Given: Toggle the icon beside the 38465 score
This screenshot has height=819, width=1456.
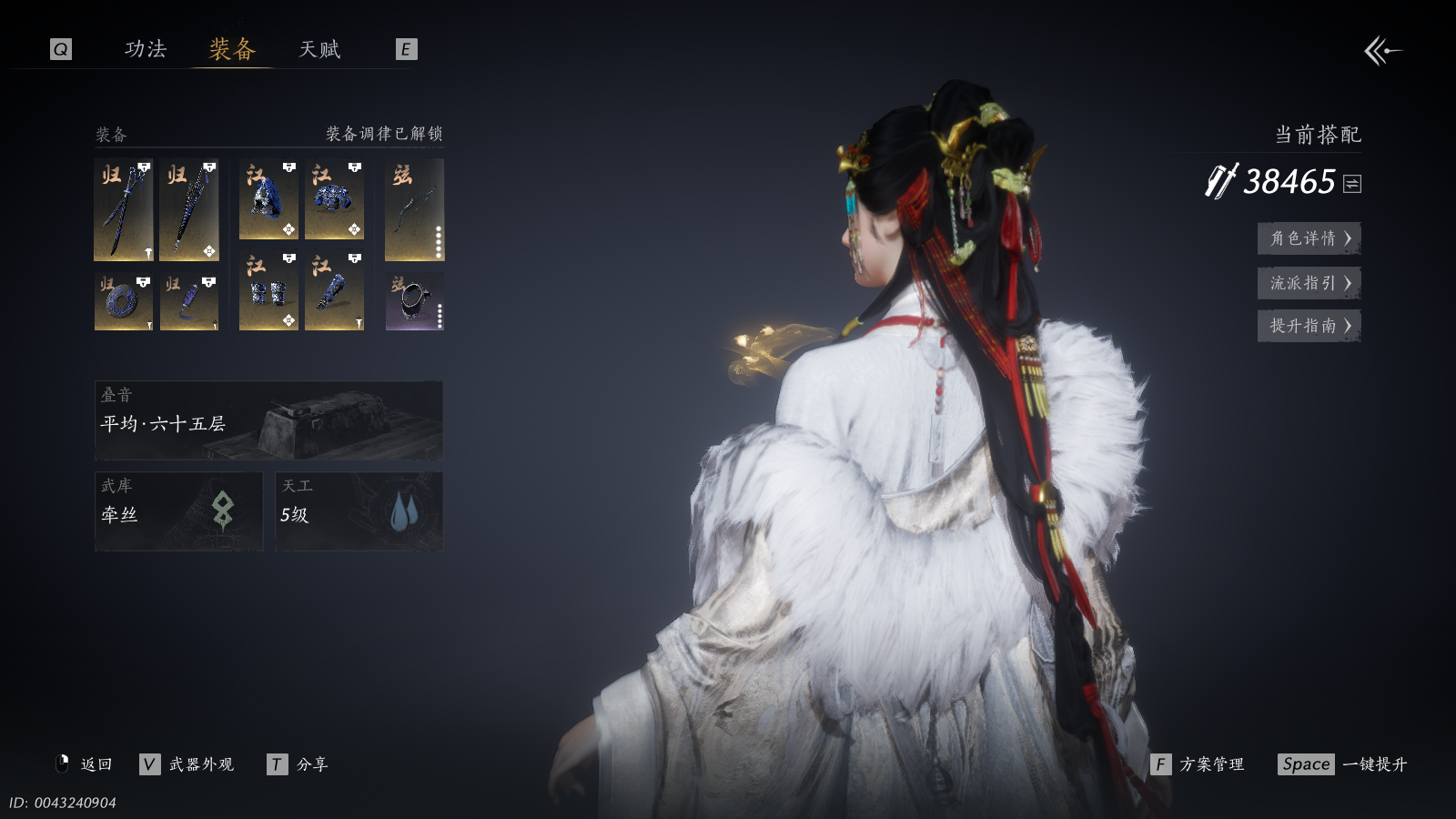Looking at the screenshot, I should coord(1352,184).
